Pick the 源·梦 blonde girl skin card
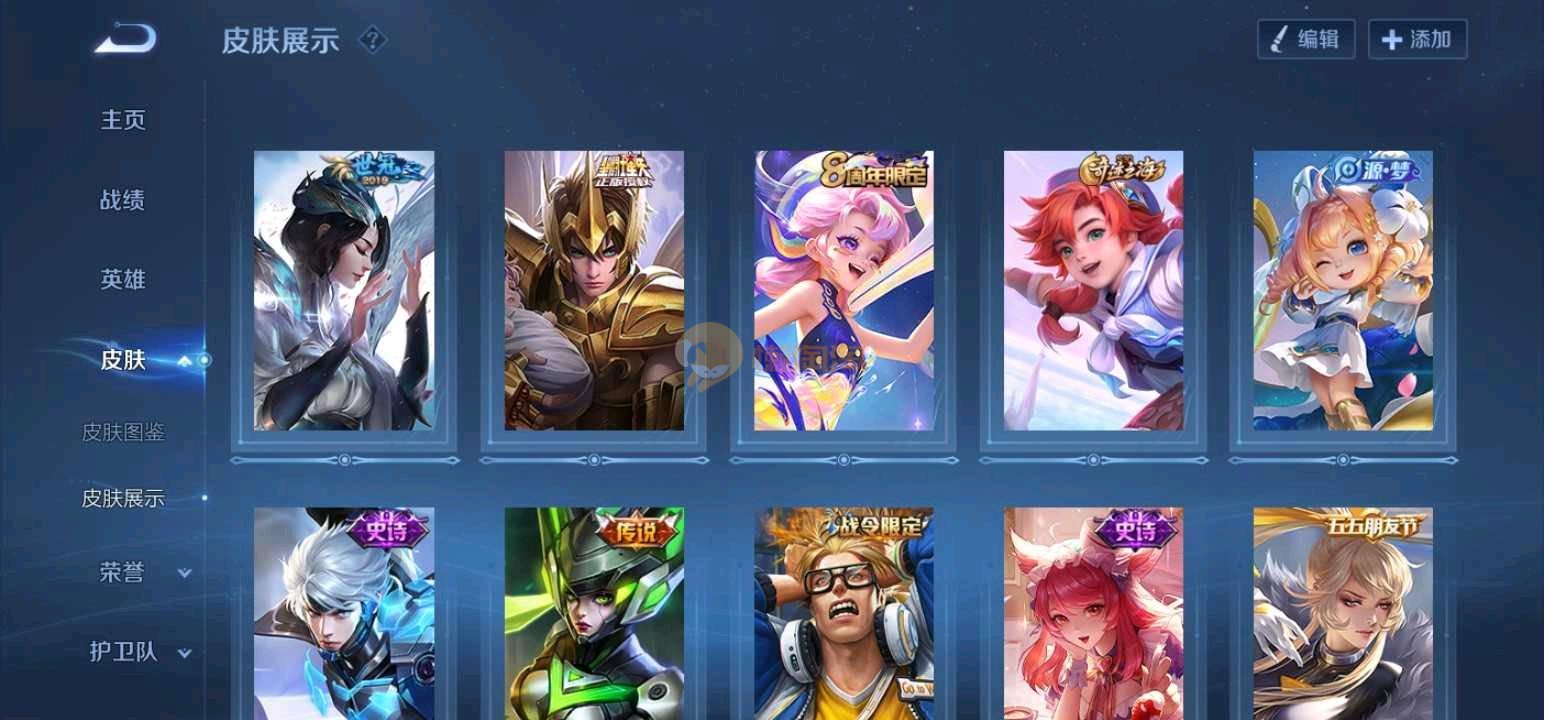 coord(1343,291)
